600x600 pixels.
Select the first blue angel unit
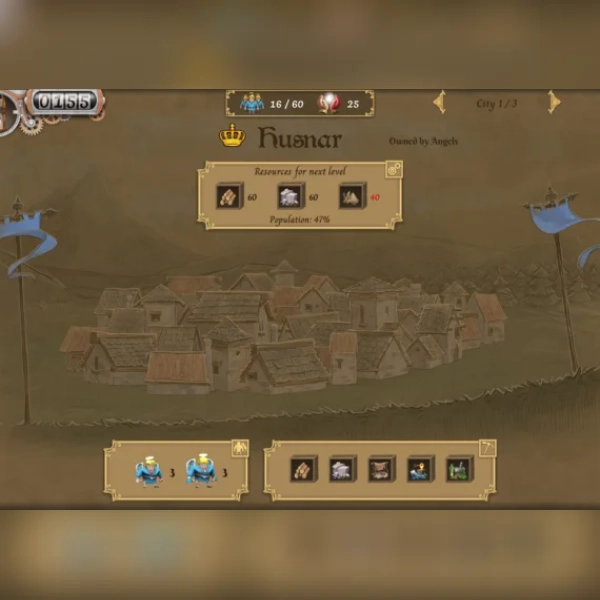pos(149,471)
